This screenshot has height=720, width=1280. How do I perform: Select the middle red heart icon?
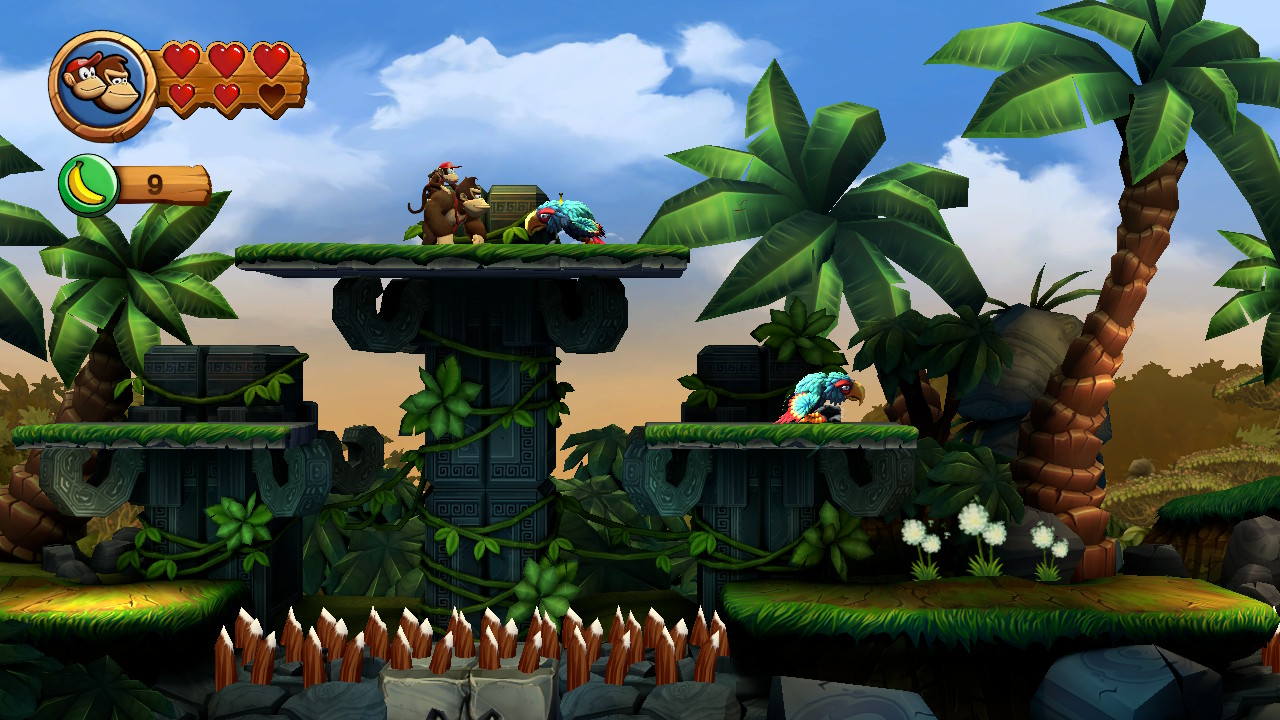pyautogui.click(x=226, y=60)
